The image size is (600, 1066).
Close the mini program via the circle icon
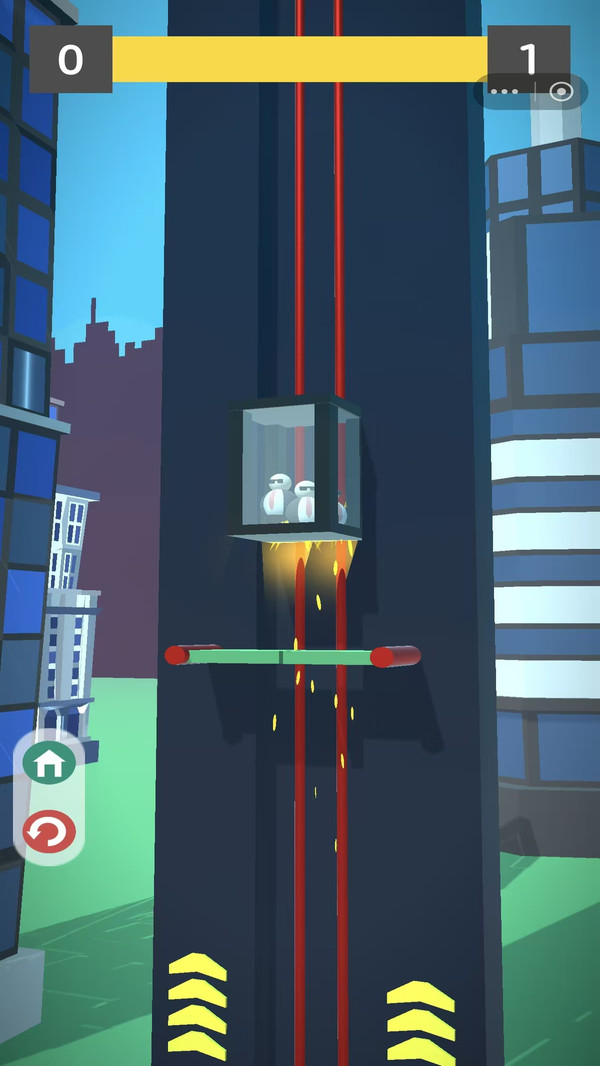[561, 92]
